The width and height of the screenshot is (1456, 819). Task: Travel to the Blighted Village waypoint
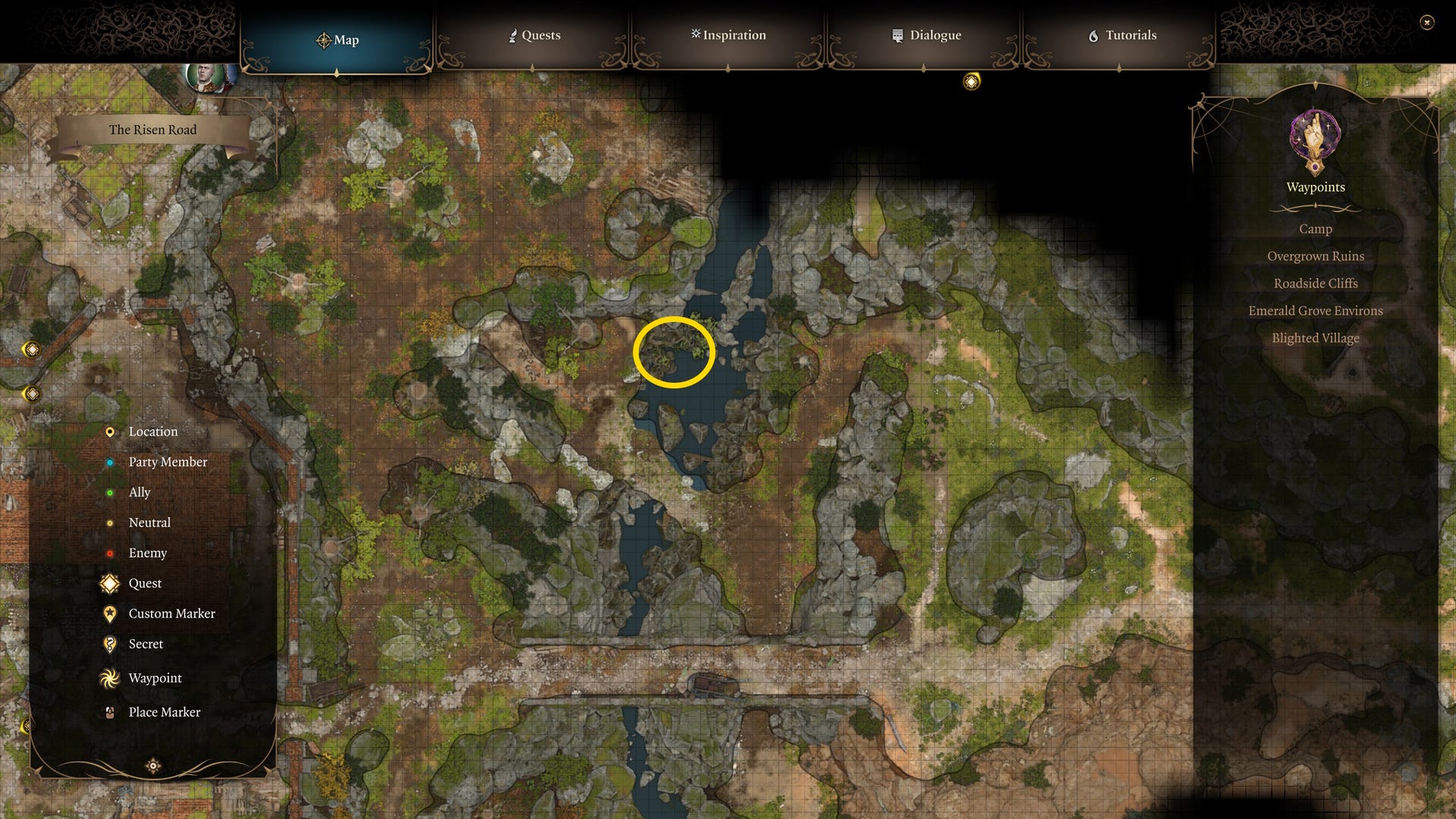1316,337
